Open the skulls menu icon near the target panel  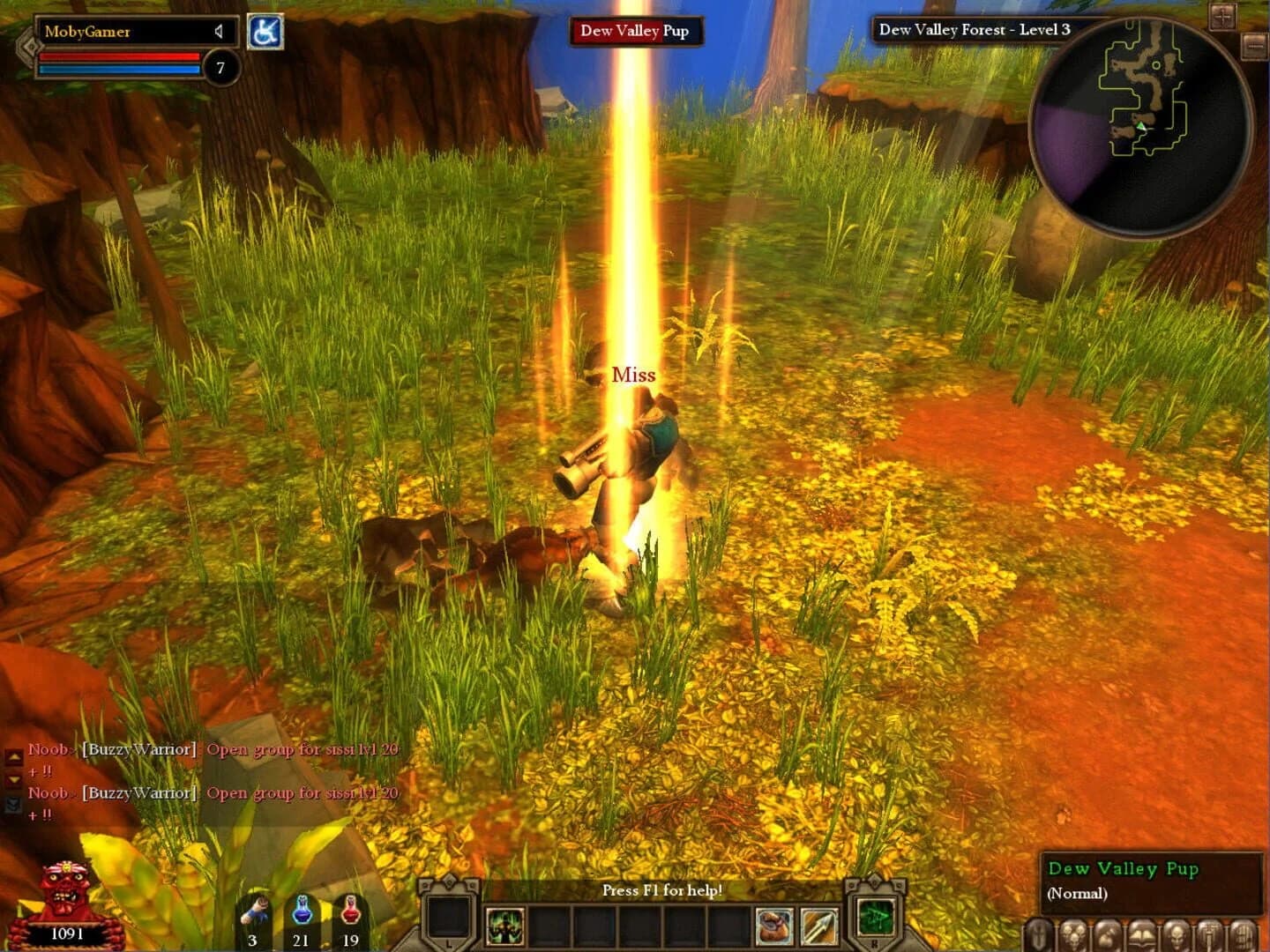pos(1072,936)
